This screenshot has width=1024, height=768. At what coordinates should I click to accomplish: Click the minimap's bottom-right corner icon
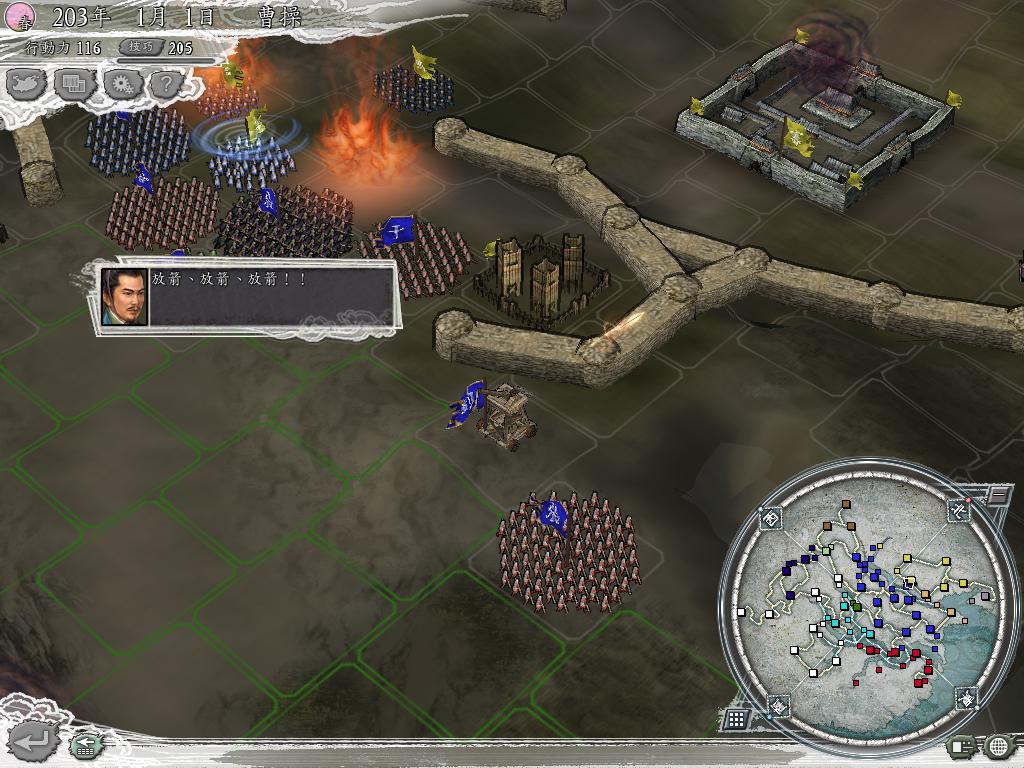tap(965, 699)
